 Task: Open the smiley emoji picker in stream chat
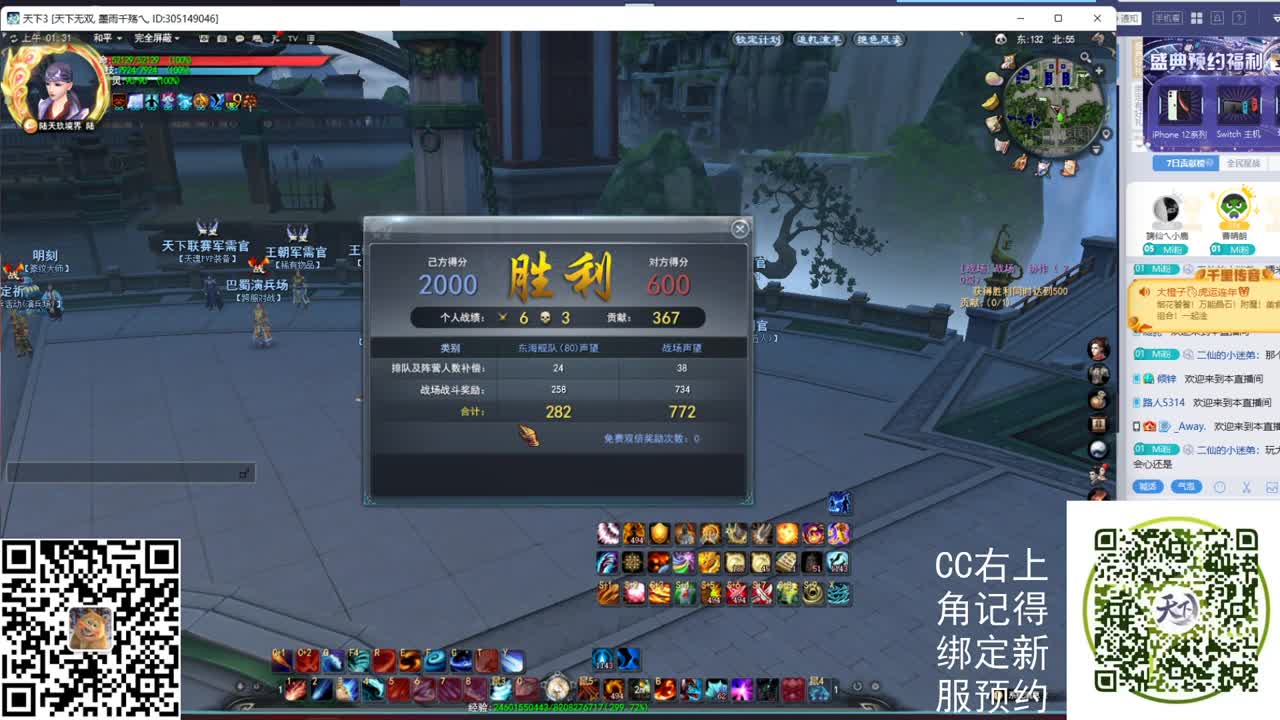click(1220, 487)
